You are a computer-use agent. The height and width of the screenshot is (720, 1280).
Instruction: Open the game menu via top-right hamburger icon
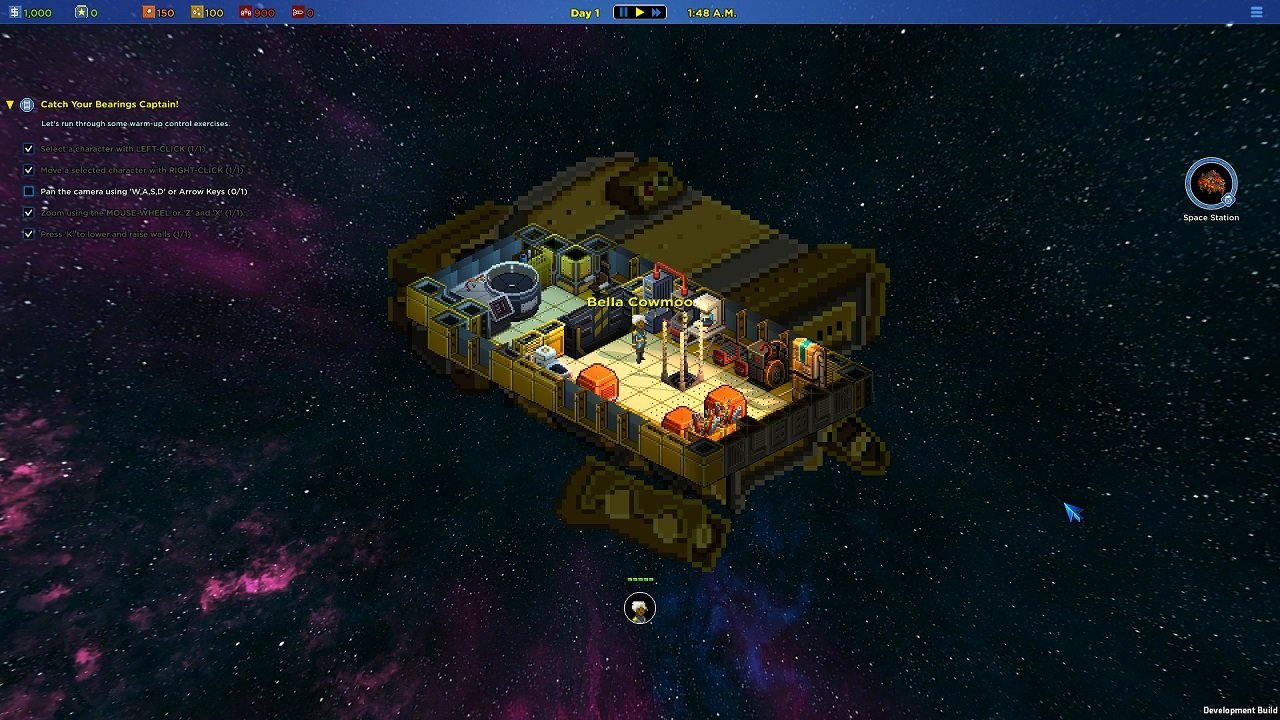pyautogui.click(x=1256, y=13)
